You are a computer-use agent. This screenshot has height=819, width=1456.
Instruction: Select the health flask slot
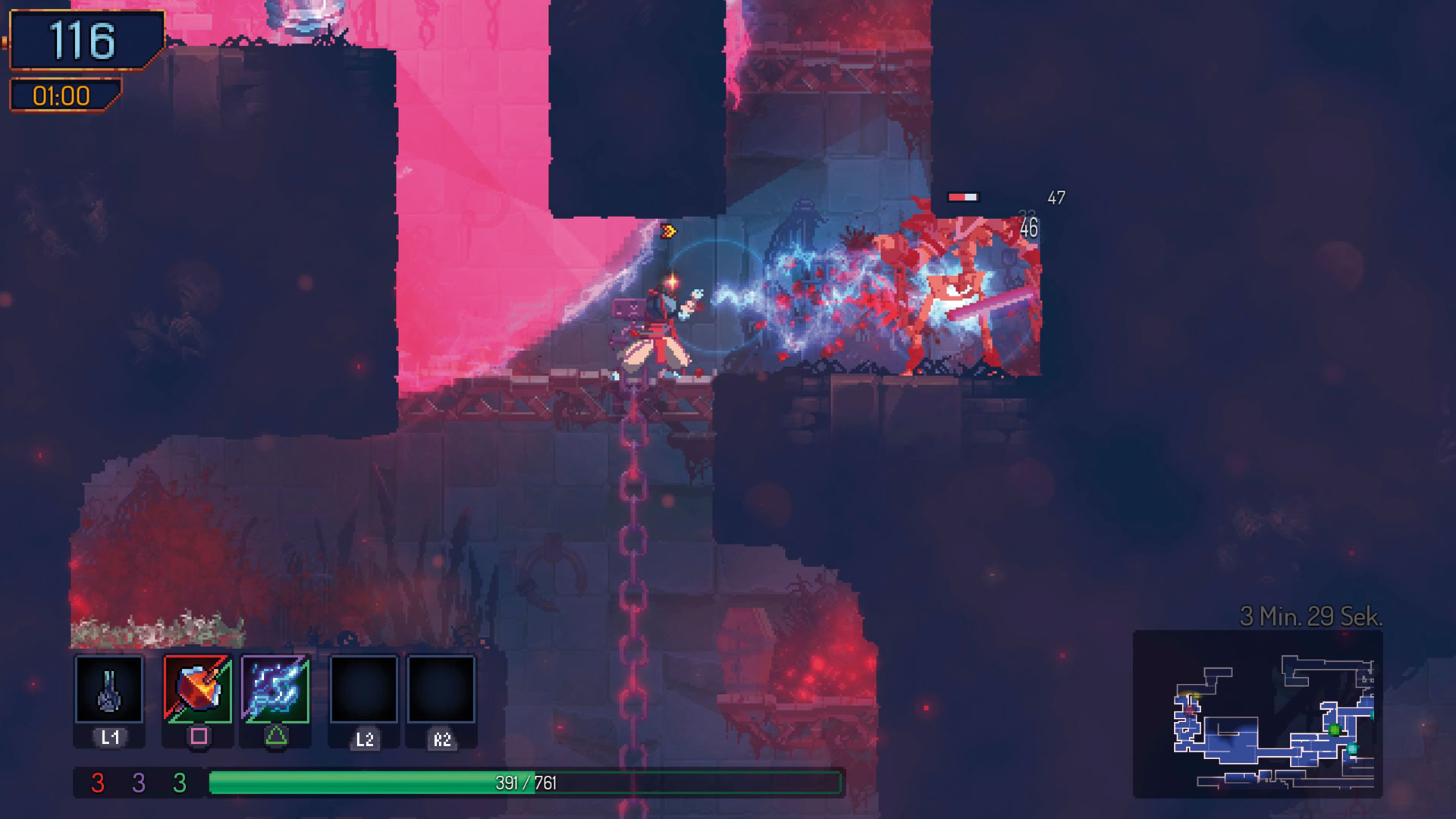(109, 689)
